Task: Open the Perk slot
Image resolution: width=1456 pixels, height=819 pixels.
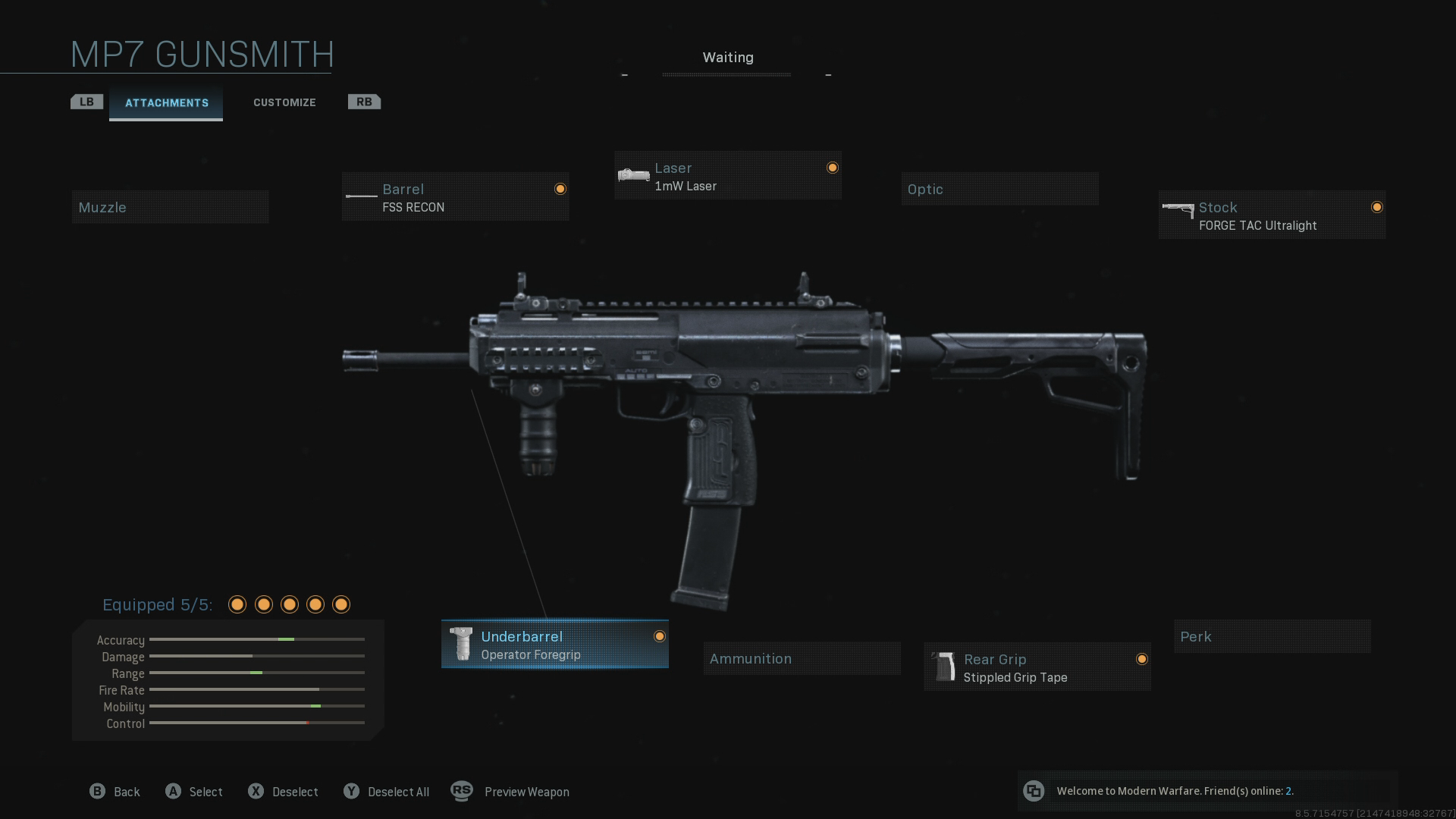Action: coord(1271,636)
